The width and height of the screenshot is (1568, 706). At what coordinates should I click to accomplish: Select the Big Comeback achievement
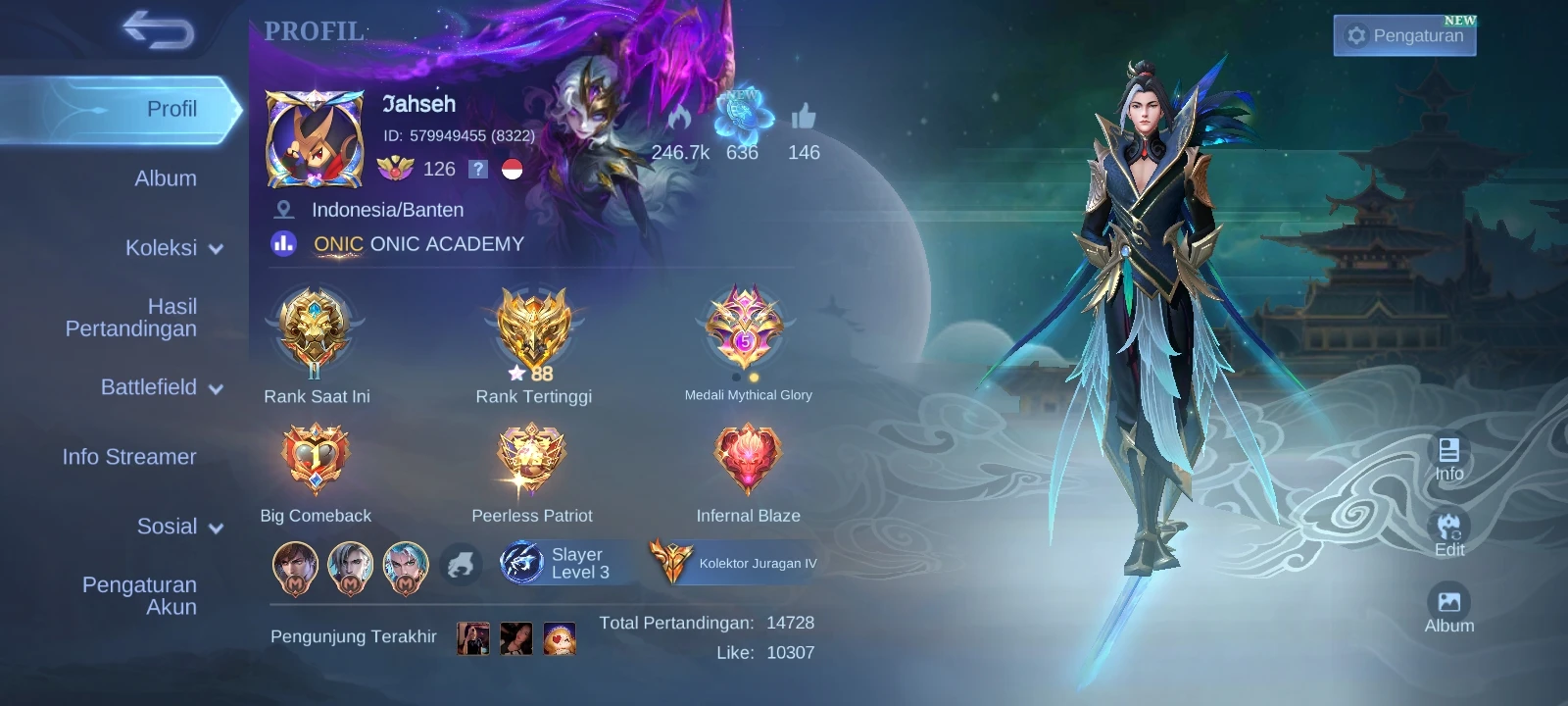315,459
